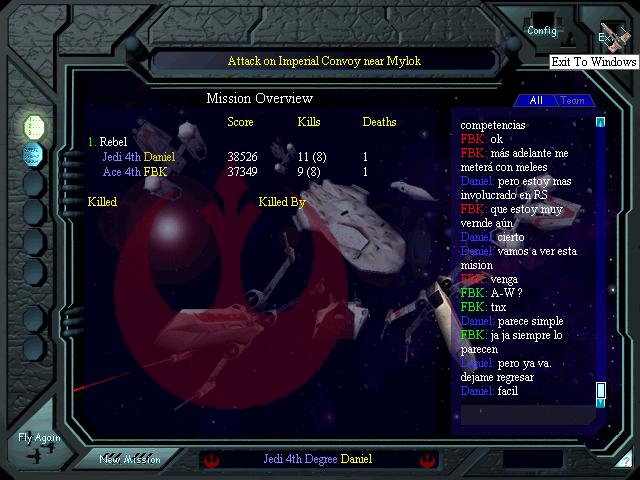Click the Fly Again button
This screenshot has height=480, width=640.
(x=39, y=444)
